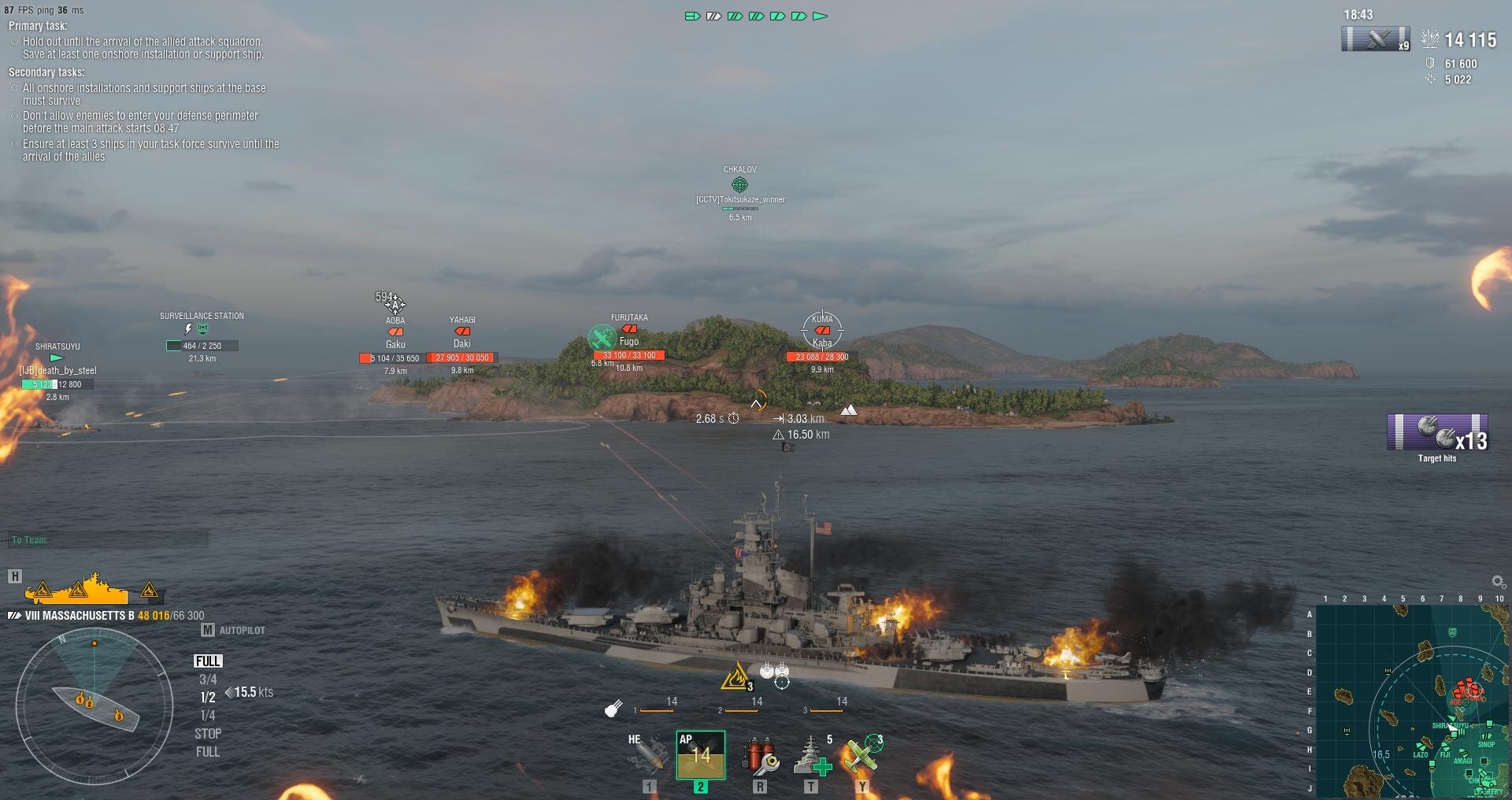The height and width of the screenshot is (800, 1512).
Task: Set engine telegraph to 1/4 speed
Action: pos(208,715)
